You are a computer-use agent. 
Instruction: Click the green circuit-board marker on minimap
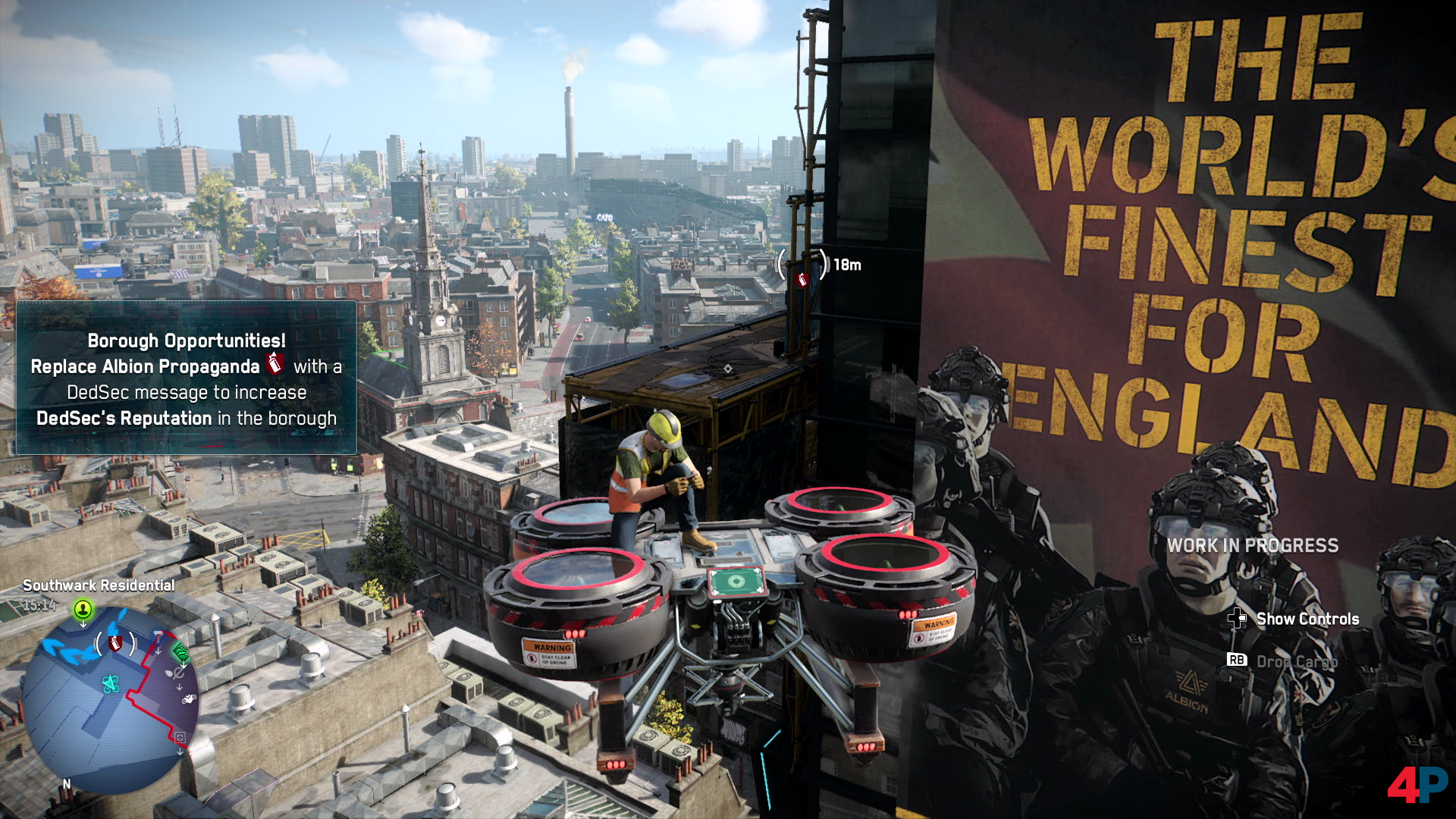click(x=180, y=651)
